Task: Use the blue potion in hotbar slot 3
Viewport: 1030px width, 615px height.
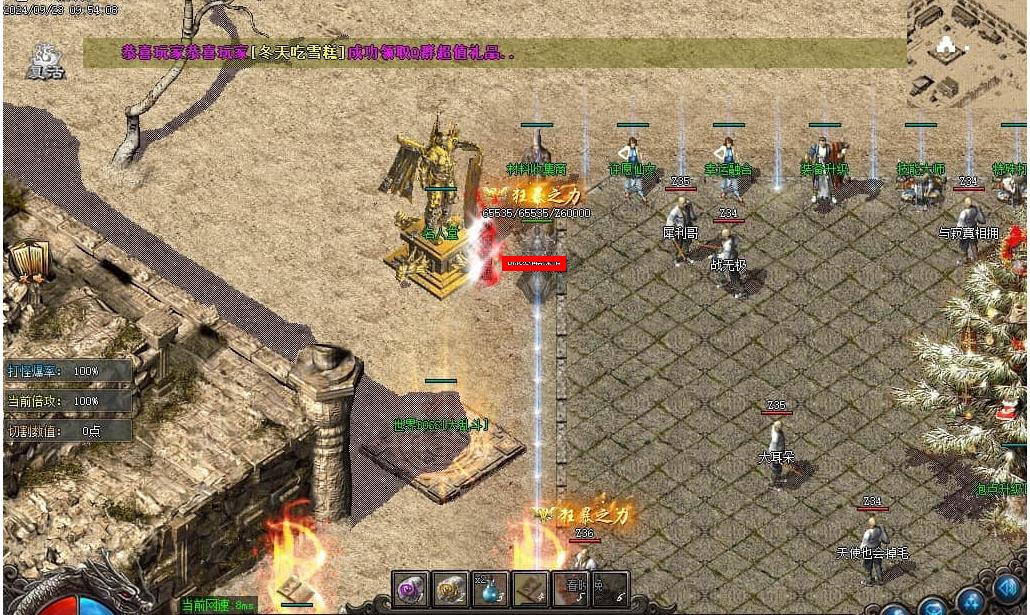Action: click(x=491, y=589)
